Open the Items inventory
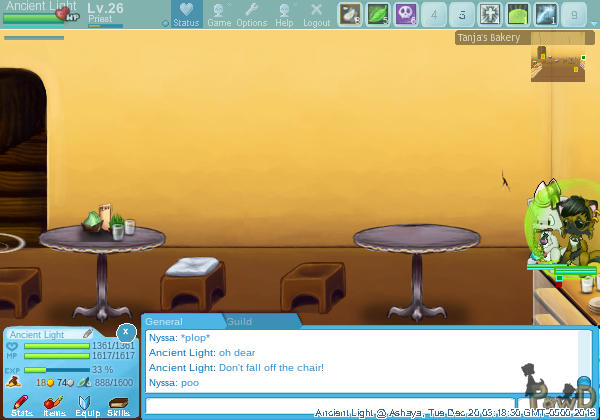This screenshot has height=420, width=600. (x=54, y=404)
